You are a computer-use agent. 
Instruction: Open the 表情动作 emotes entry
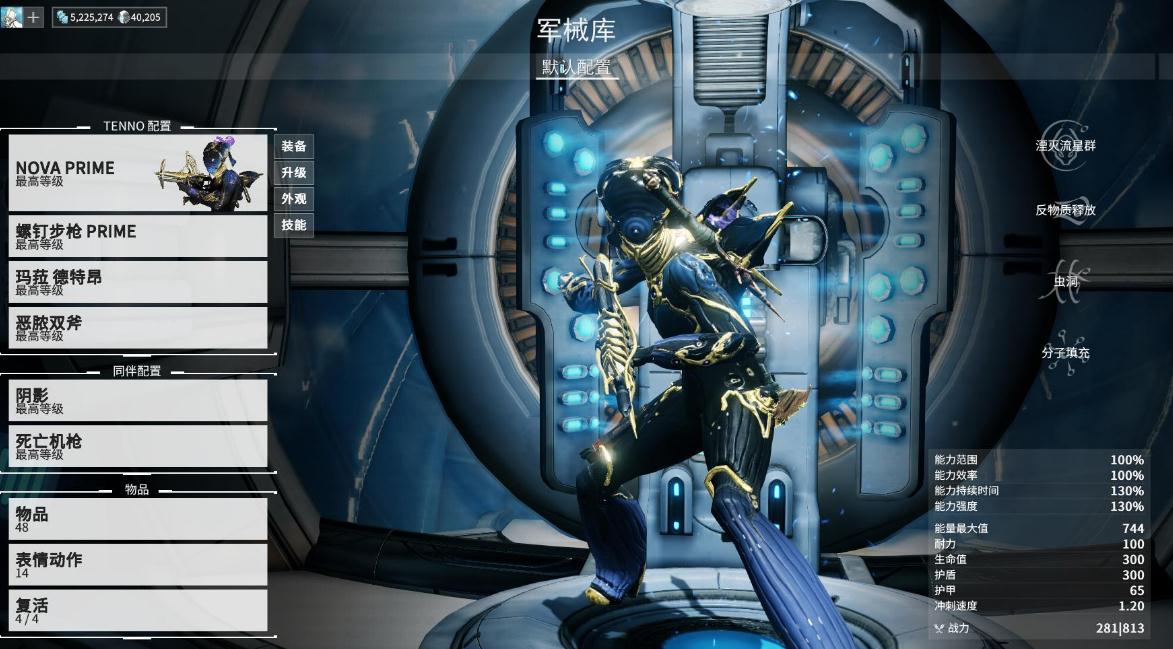(138, 565)
